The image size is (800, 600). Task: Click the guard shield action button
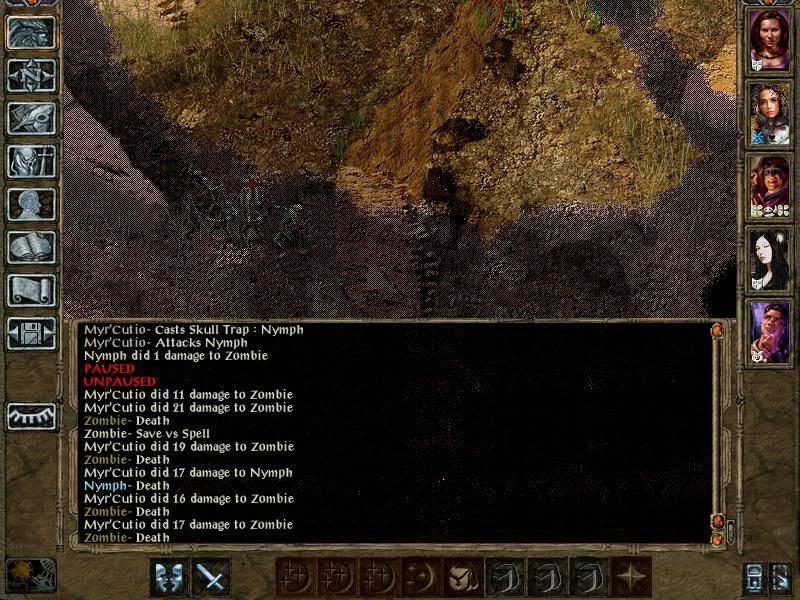[168, 577]
